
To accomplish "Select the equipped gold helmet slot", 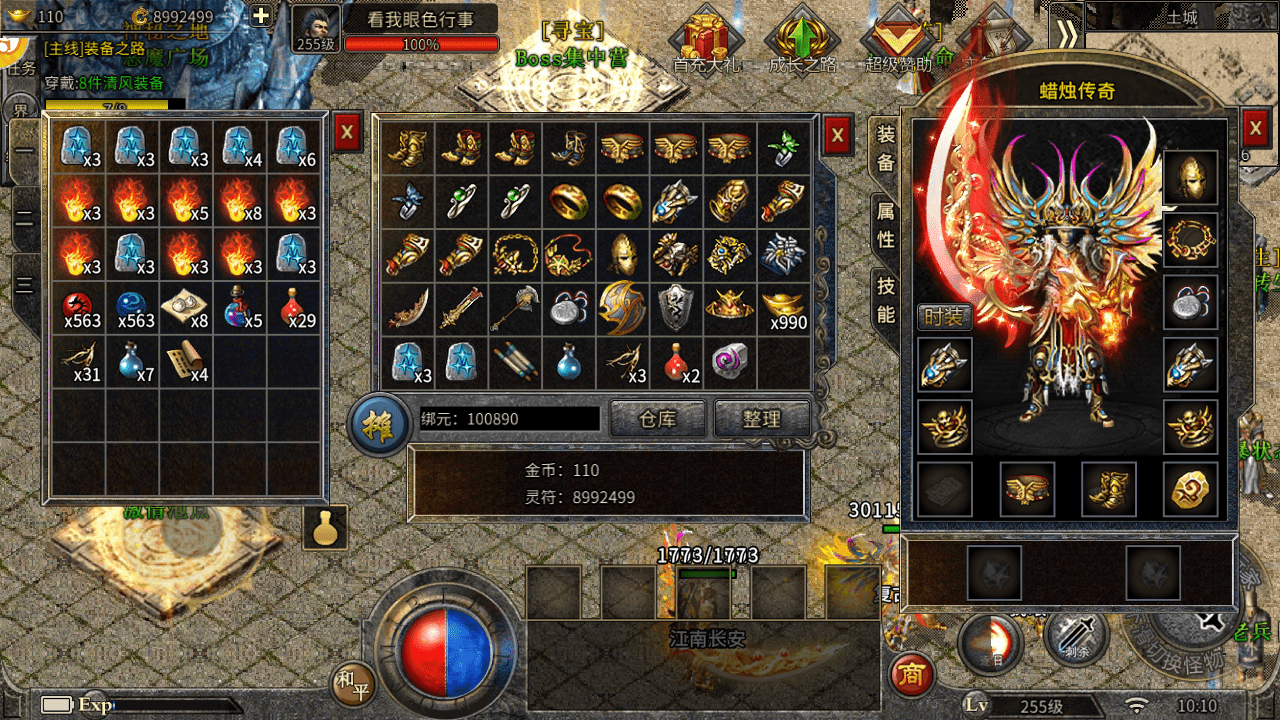I will click(1190, 178).
